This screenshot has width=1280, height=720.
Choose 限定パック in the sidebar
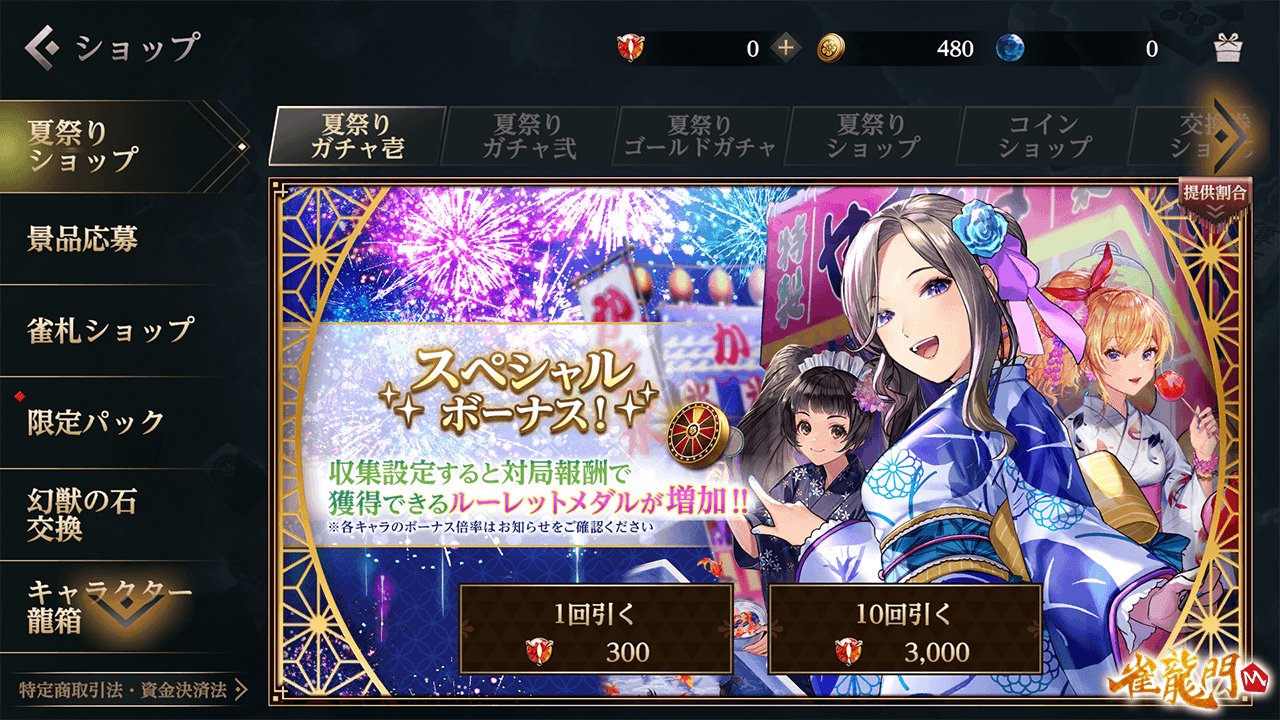point(110,421)
